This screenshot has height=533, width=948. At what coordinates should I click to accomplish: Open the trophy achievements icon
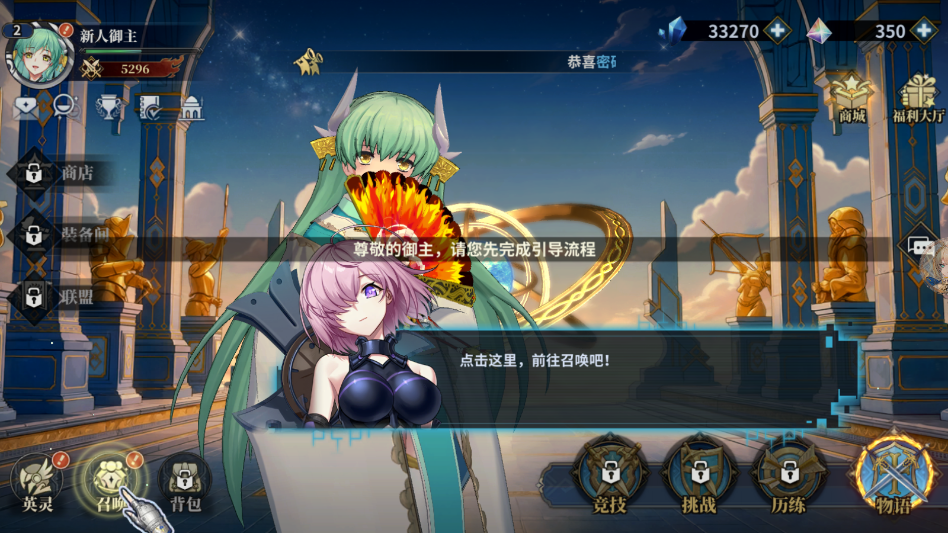point(108,108)
